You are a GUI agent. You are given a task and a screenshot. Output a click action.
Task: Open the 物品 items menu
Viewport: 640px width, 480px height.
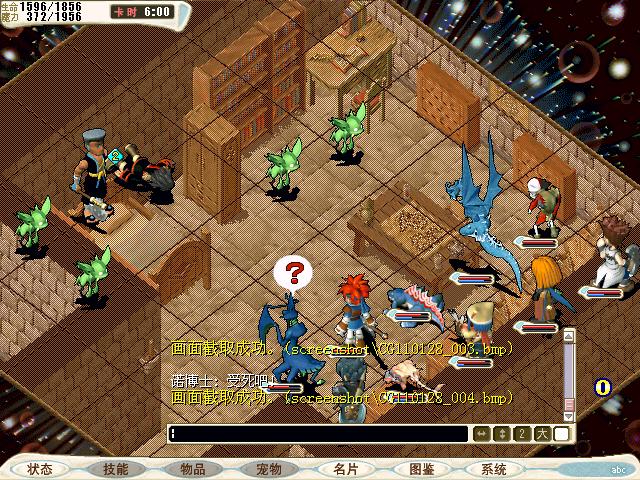tap(192, 469)
